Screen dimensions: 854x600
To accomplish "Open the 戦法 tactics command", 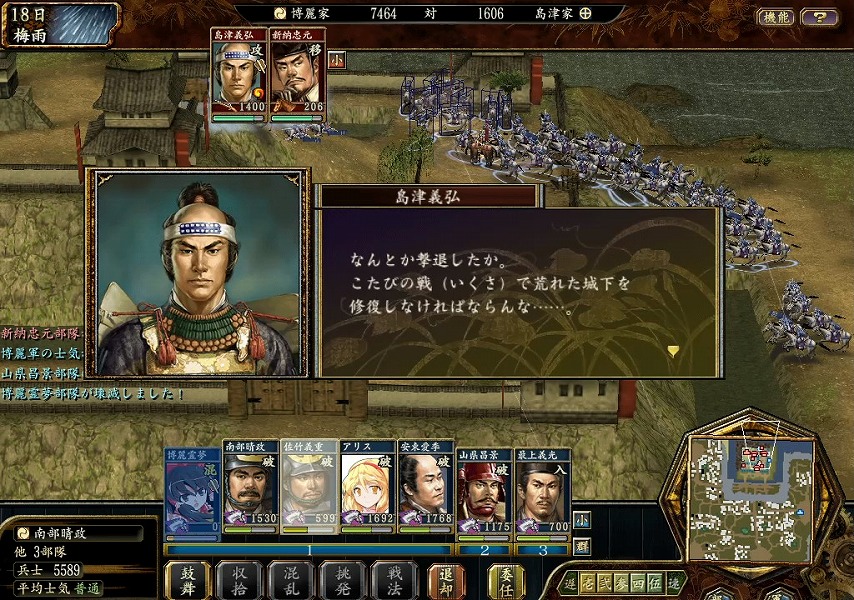I will pyautogui.click(x=394, y=580).
